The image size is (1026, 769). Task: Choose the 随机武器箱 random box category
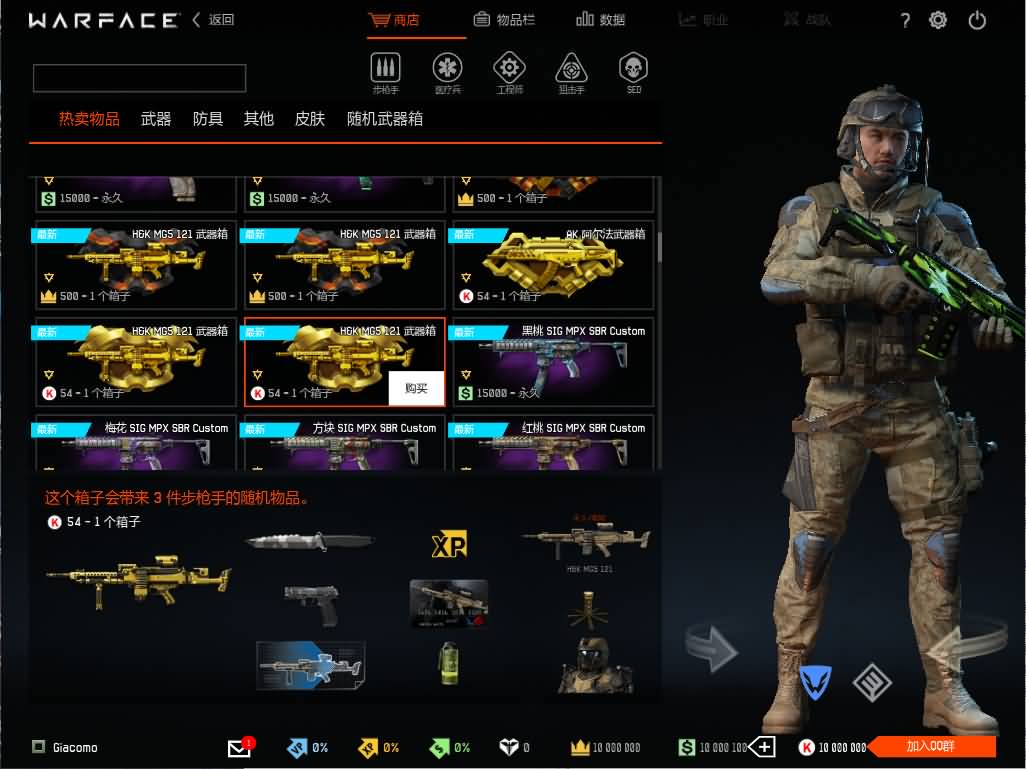point(385,119)
